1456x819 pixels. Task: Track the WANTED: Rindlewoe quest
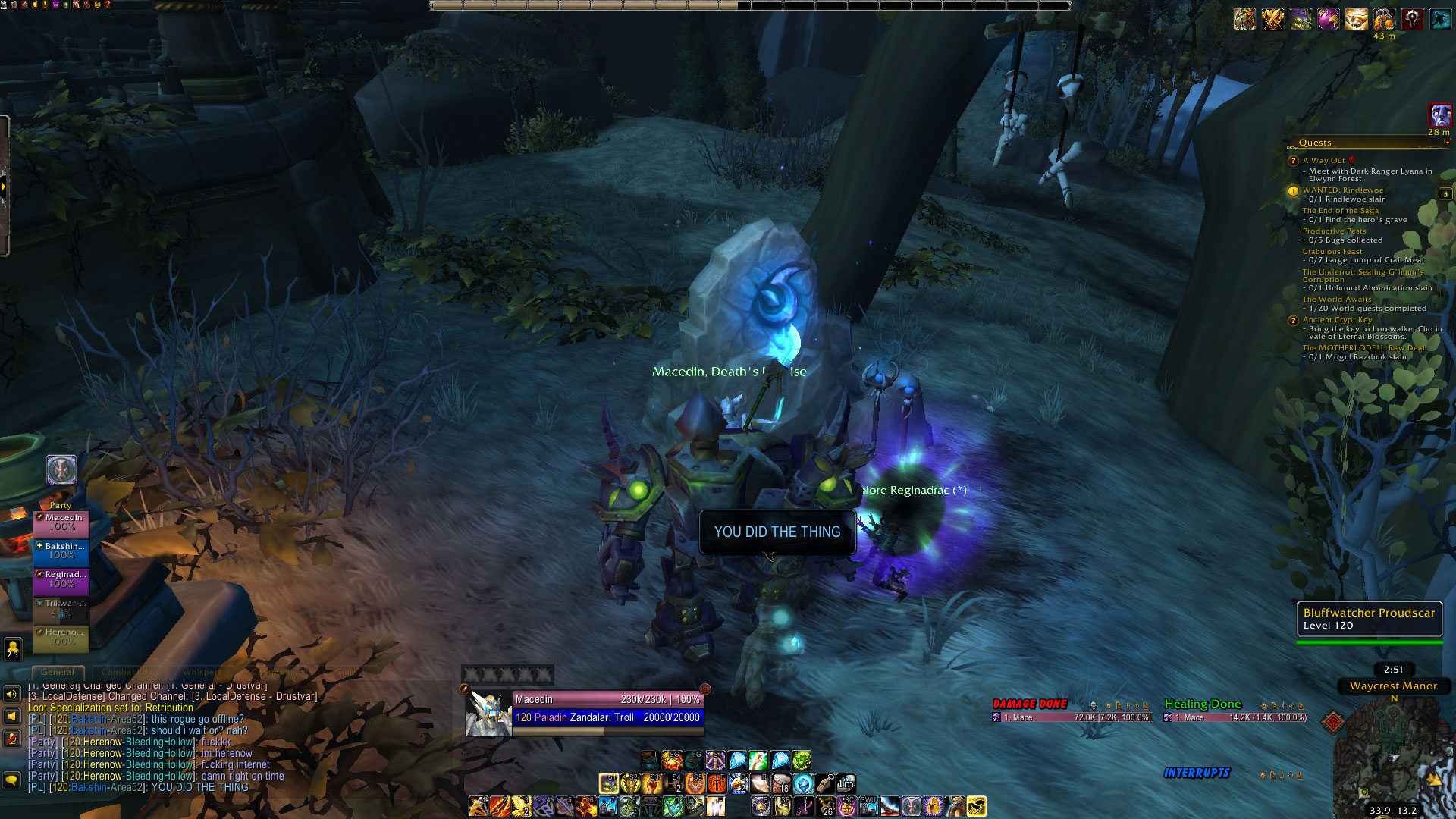click(x=1342, y=190)
